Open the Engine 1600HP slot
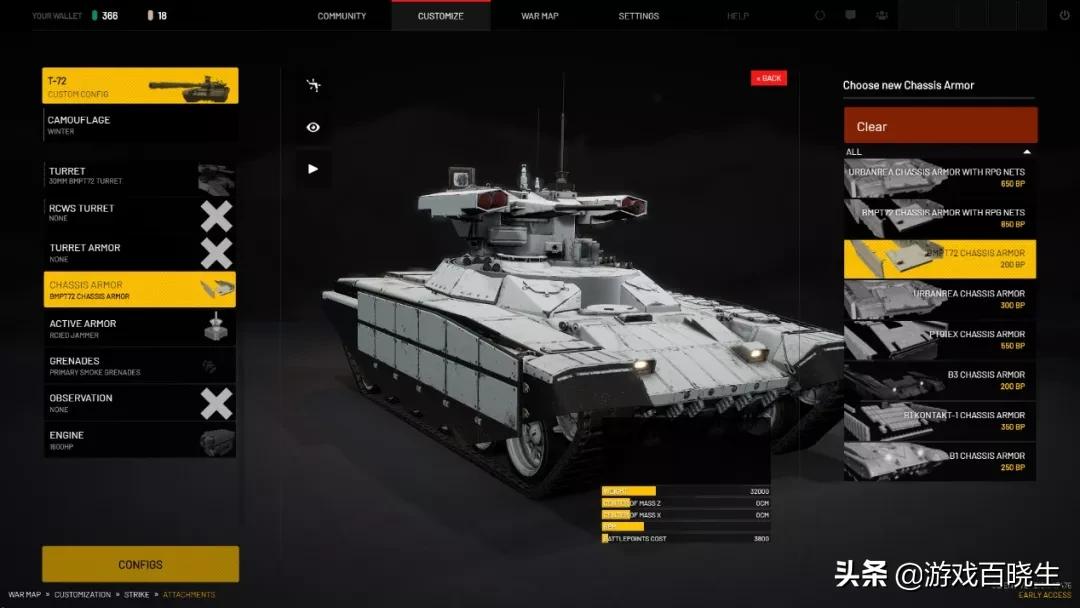1080x608 pixels. [140, 440]
